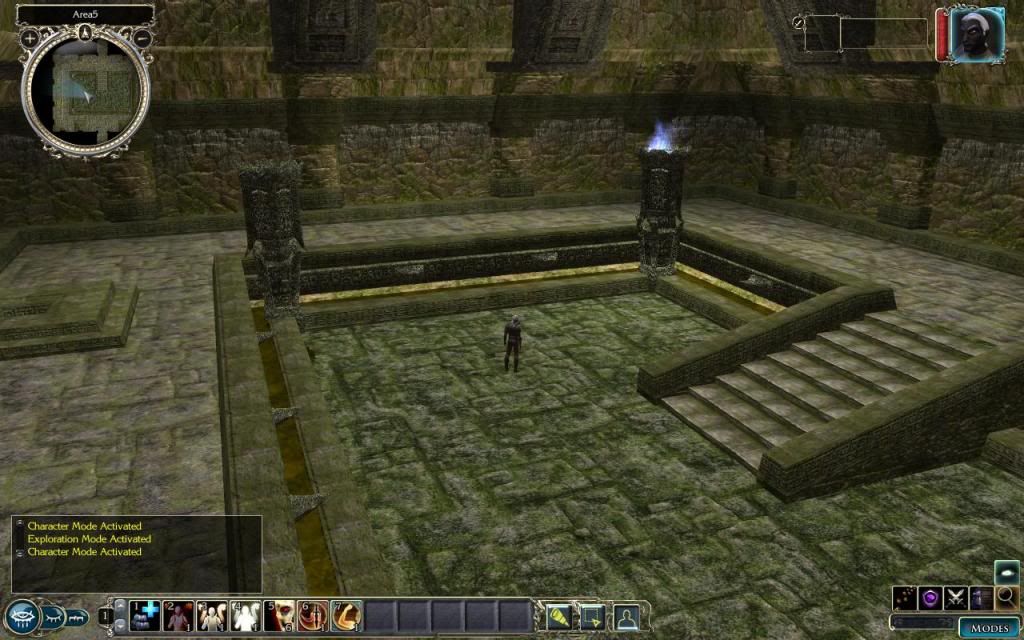Screen dimensions: 1024x640
Task: Toggle the magnifying glass search mode
Action: tap(1006, 598)
